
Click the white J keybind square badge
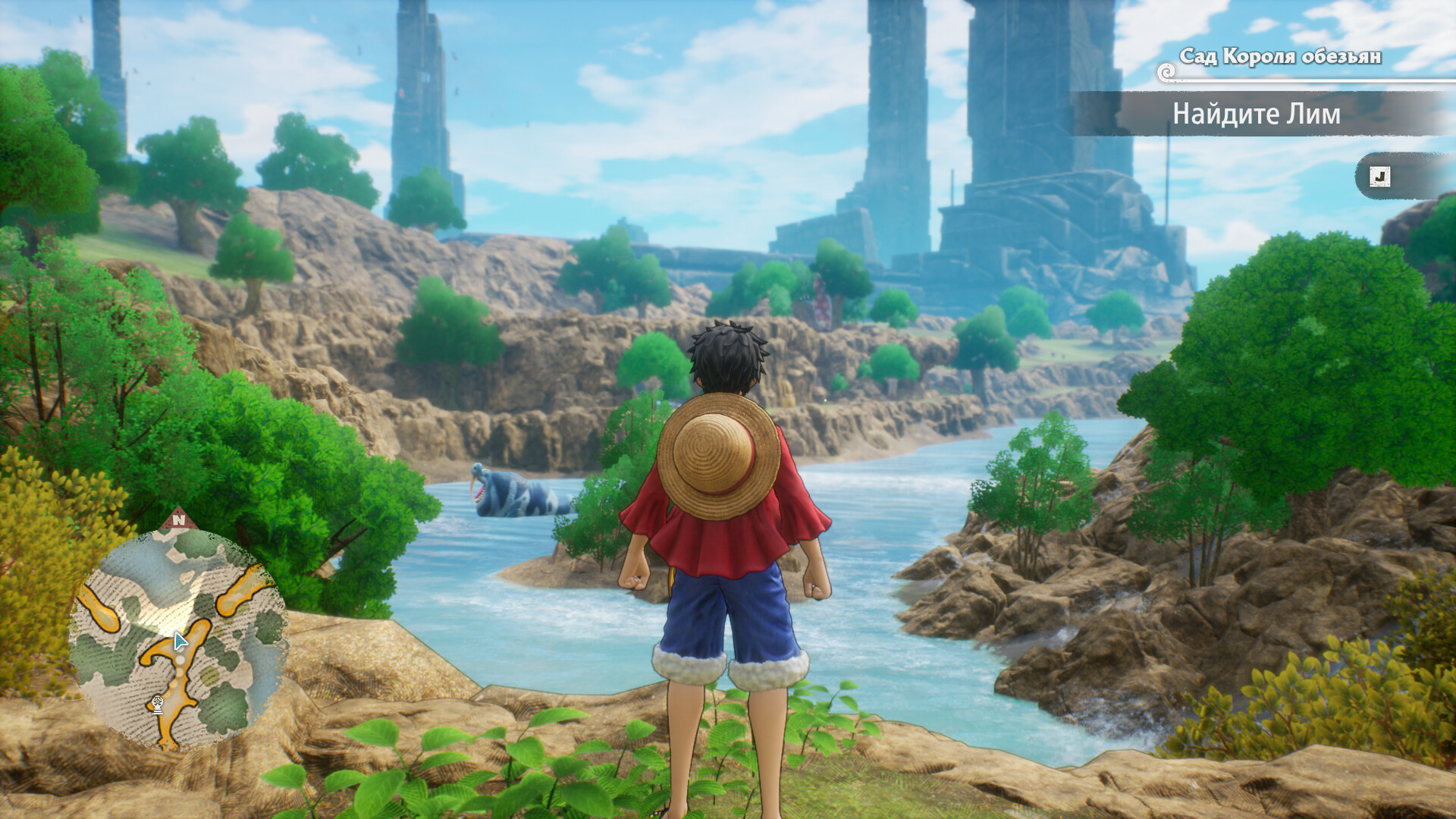(1379, 177)
